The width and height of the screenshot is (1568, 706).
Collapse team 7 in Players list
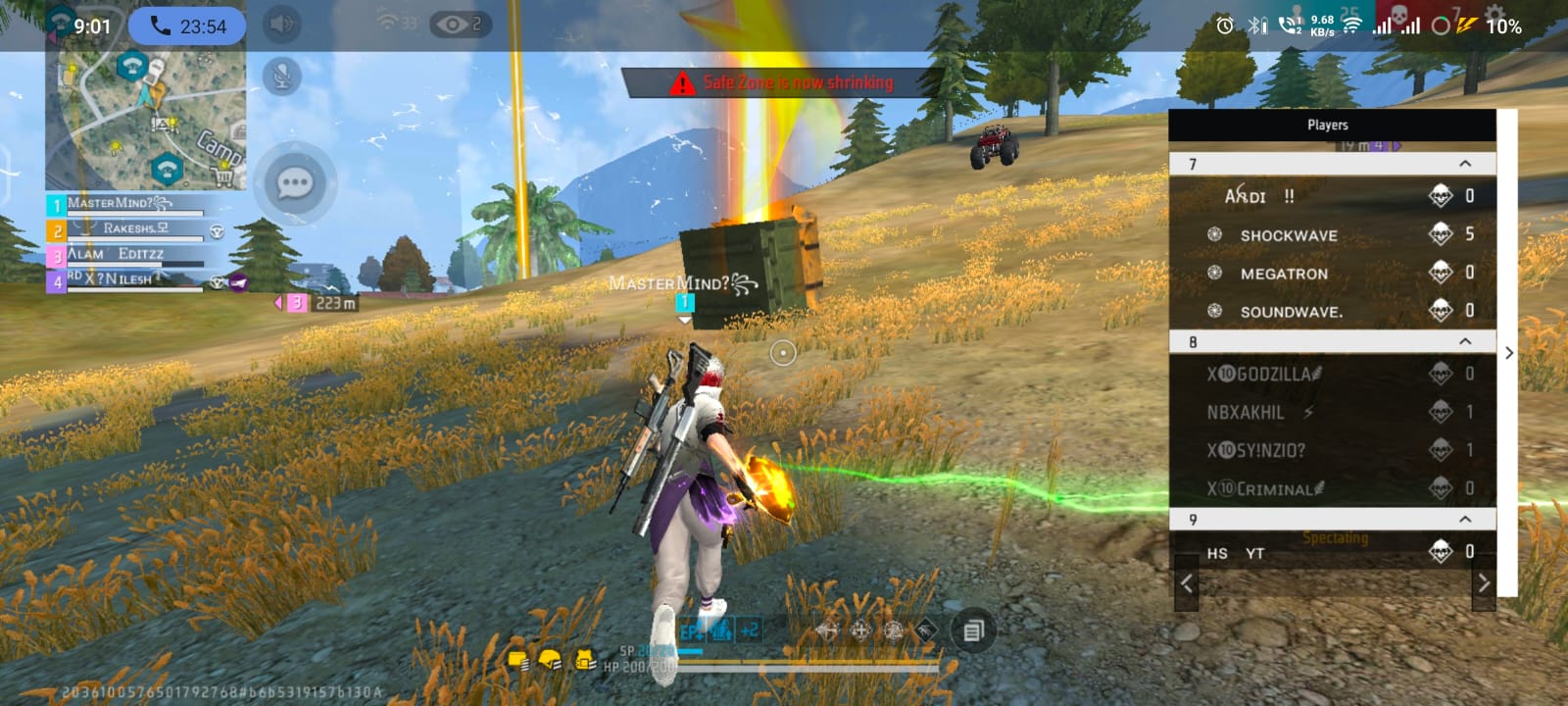pos(1464,164)
